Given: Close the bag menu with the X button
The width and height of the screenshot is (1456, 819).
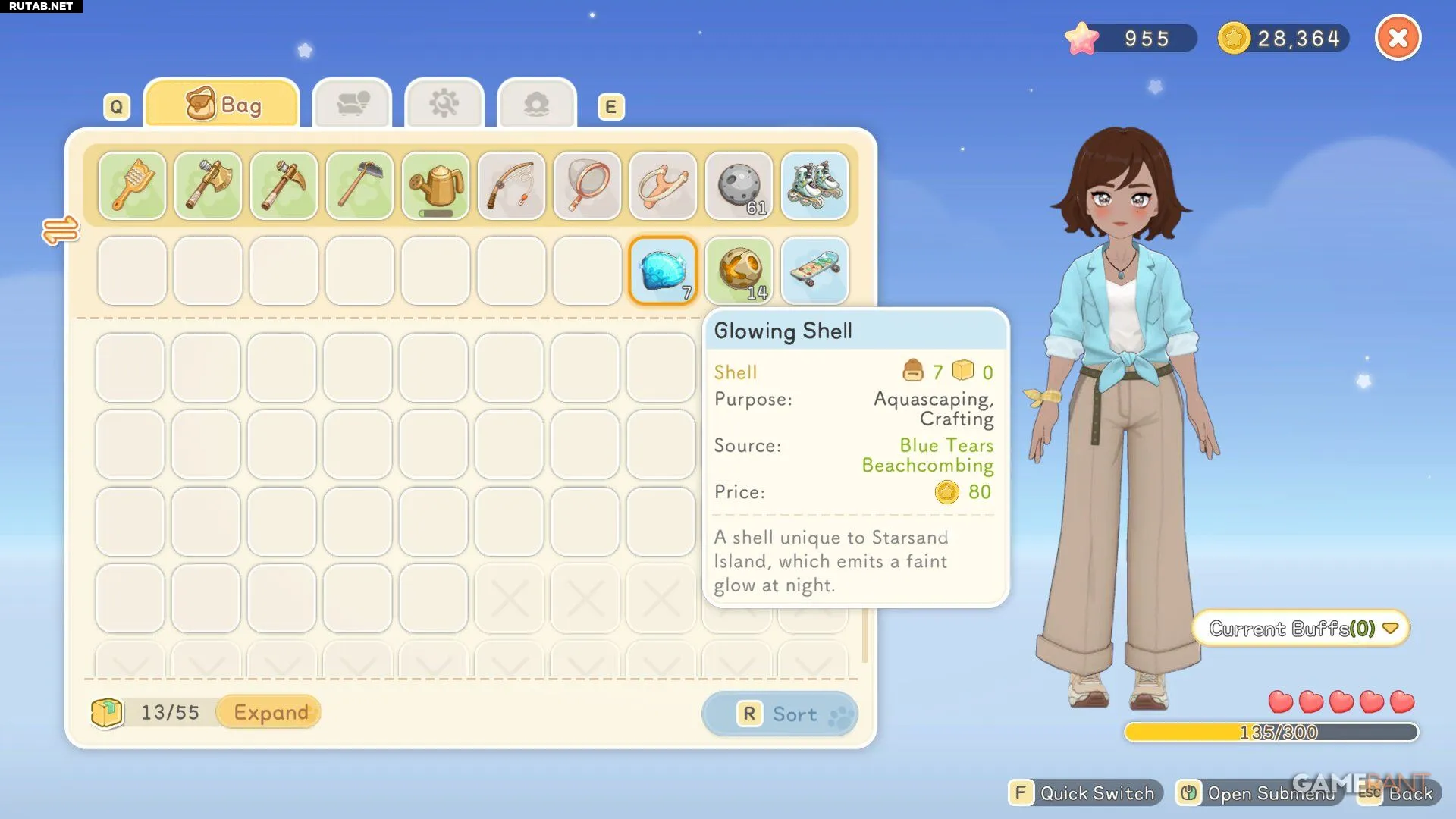Looking at the screenshot, I should pyautogui.click(x=1398, y=38).
